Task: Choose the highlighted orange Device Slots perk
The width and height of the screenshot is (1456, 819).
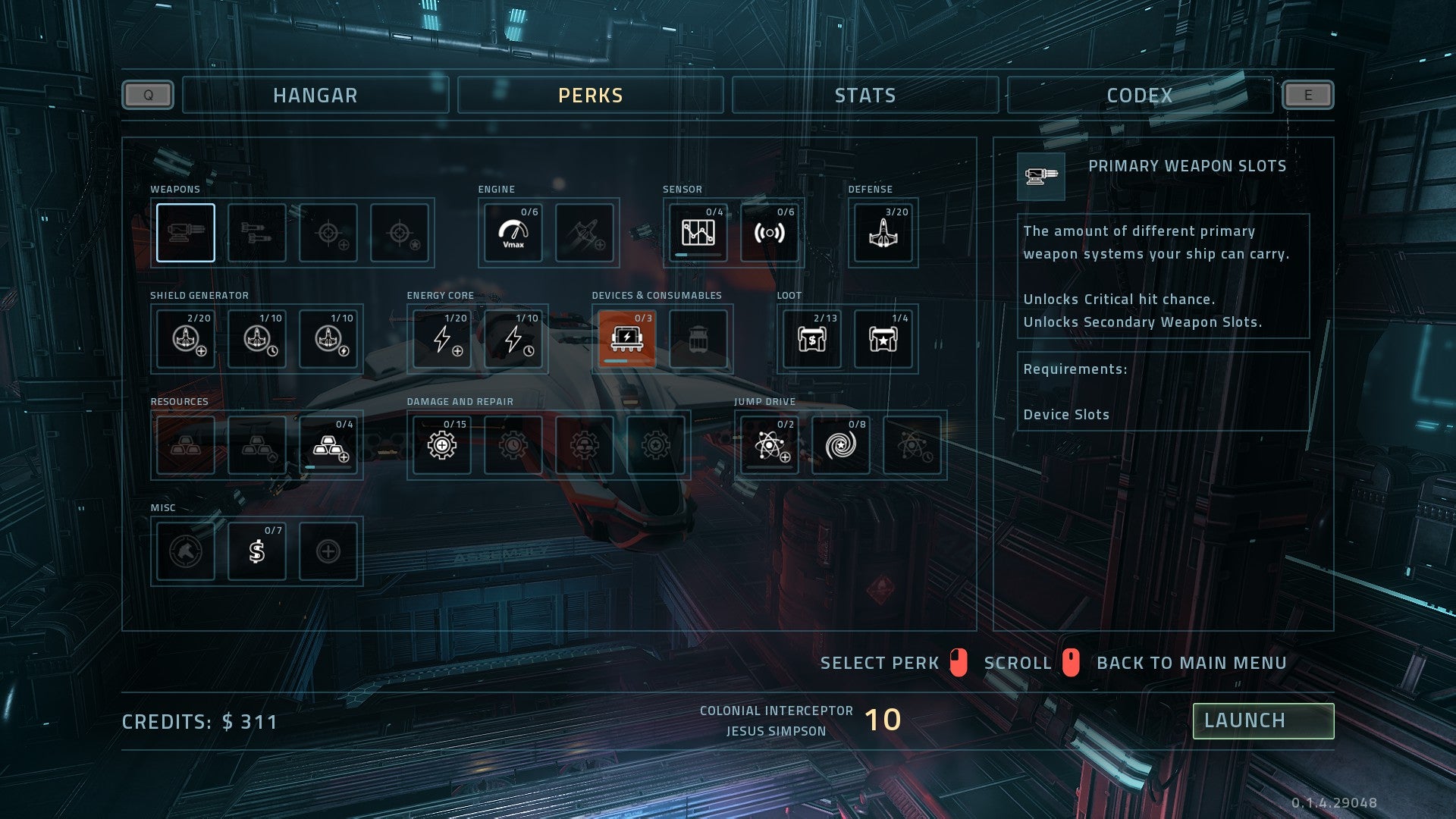Action: pos(626,339)
